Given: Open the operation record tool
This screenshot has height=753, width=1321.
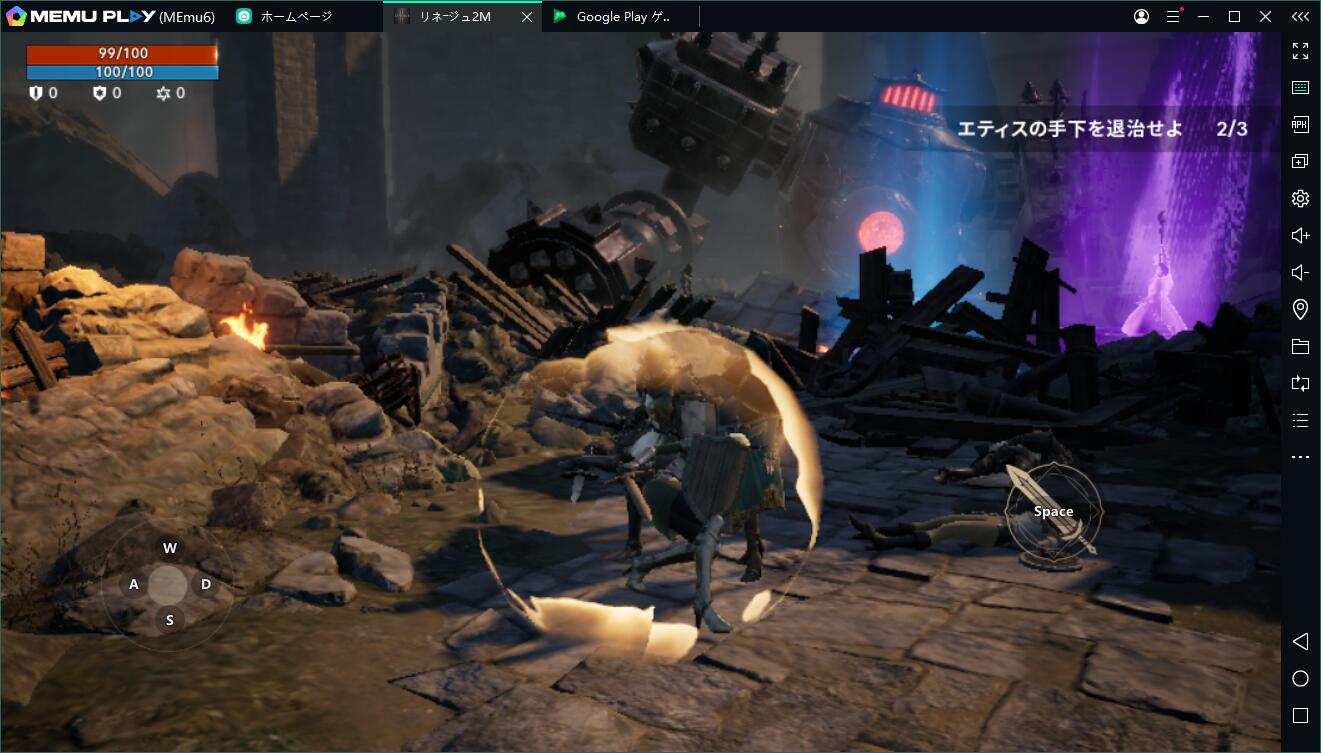Looking at the screenshot, I should pyautogui.click(x=1300, y=420).
